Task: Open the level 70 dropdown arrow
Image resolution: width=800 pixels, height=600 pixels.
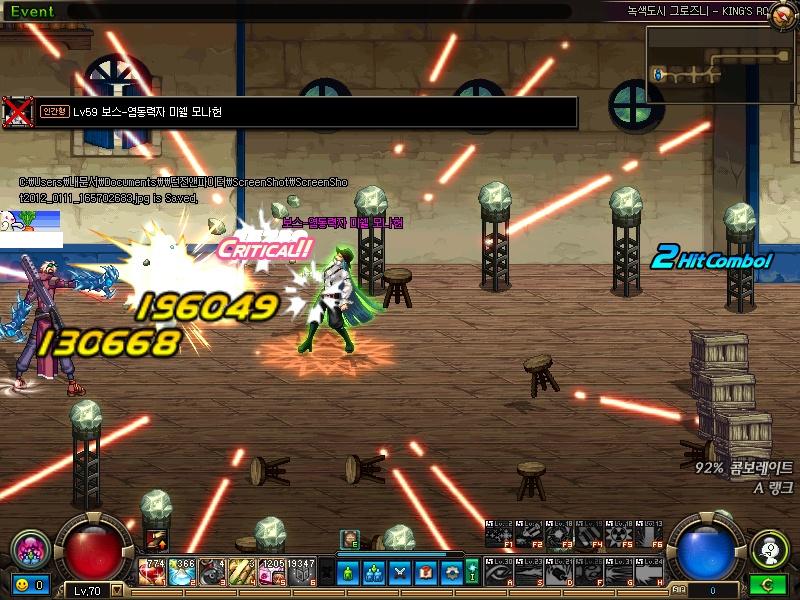Action: (118, 590)
